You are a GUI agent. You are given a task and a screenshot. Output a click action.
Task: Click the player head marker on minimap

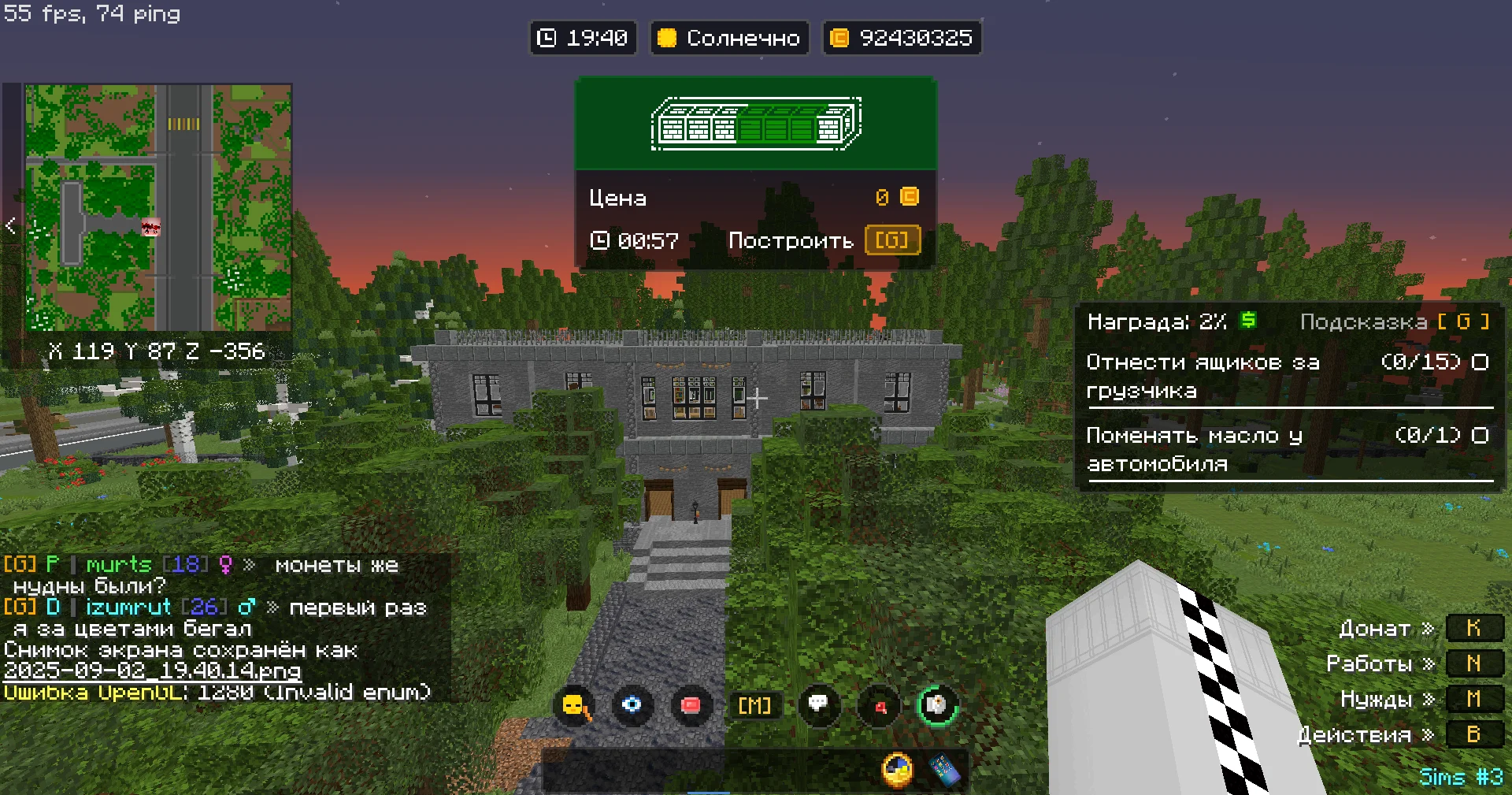(x=150, y=228)
